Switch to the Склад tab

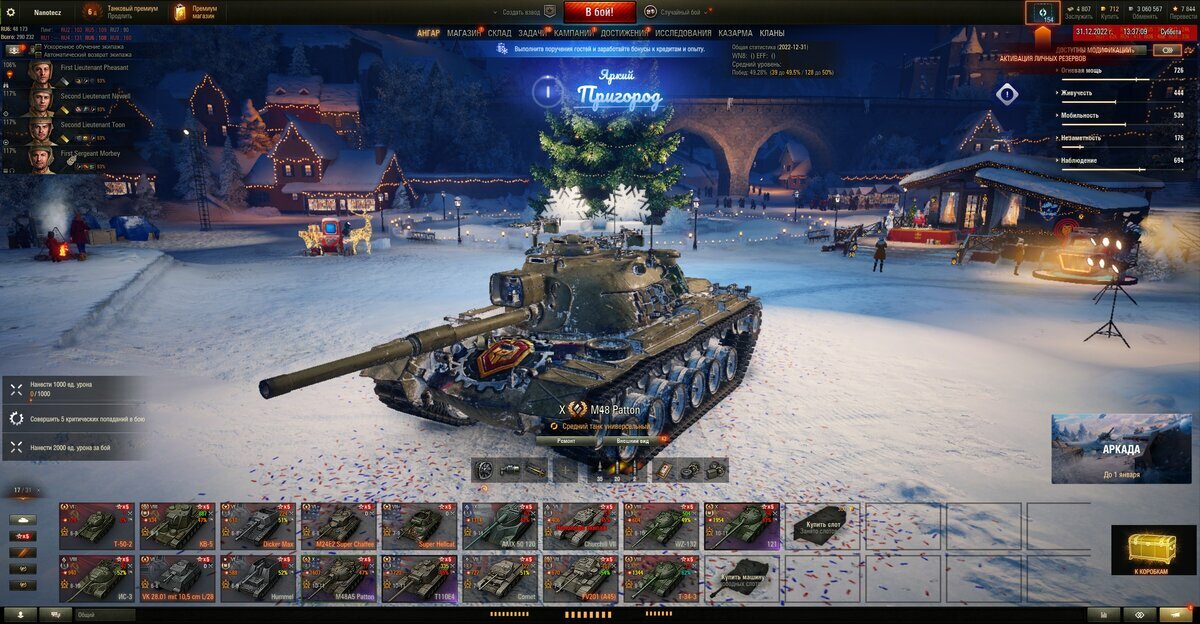(x=500, y=33)
